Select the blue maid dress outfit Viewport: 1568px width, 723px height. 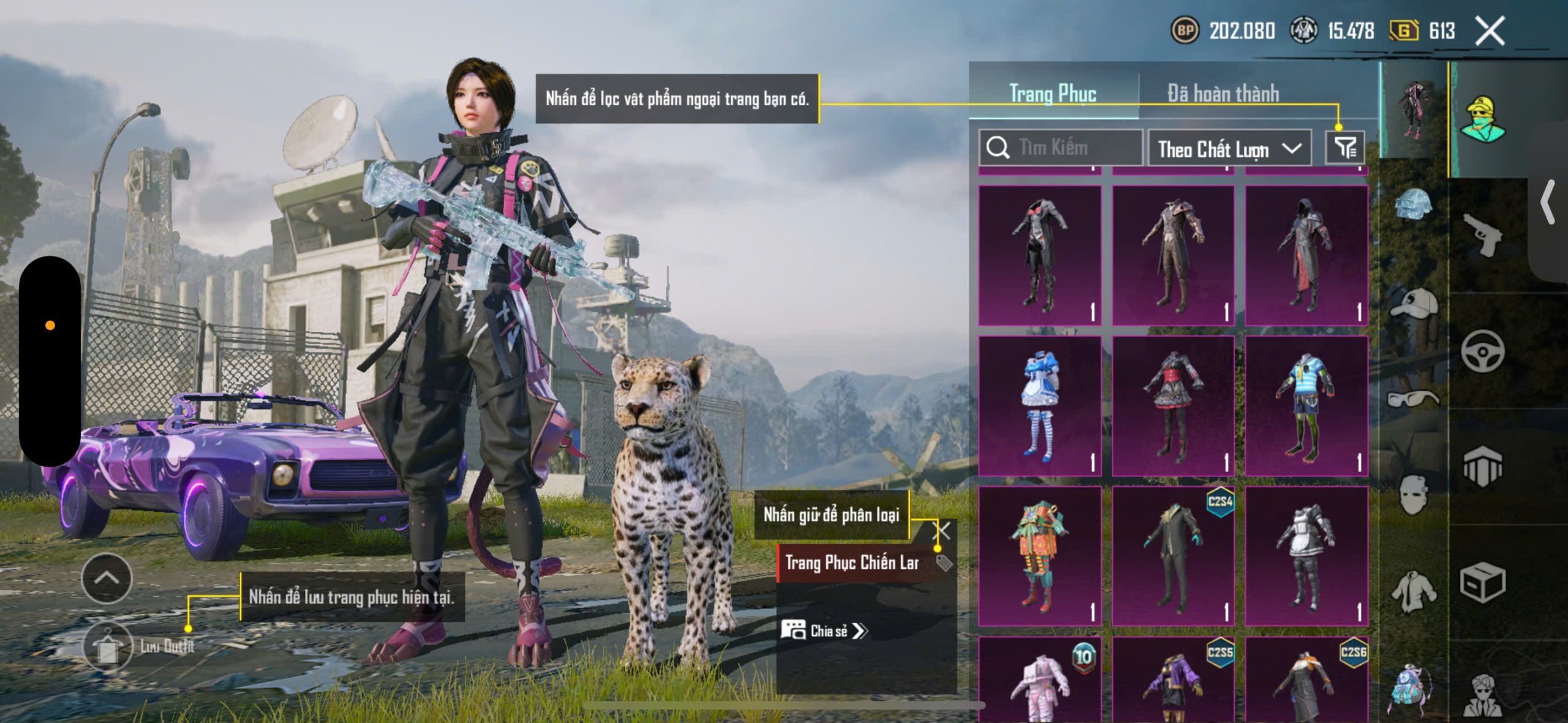pyautogui.click(x=1039, y=405)
